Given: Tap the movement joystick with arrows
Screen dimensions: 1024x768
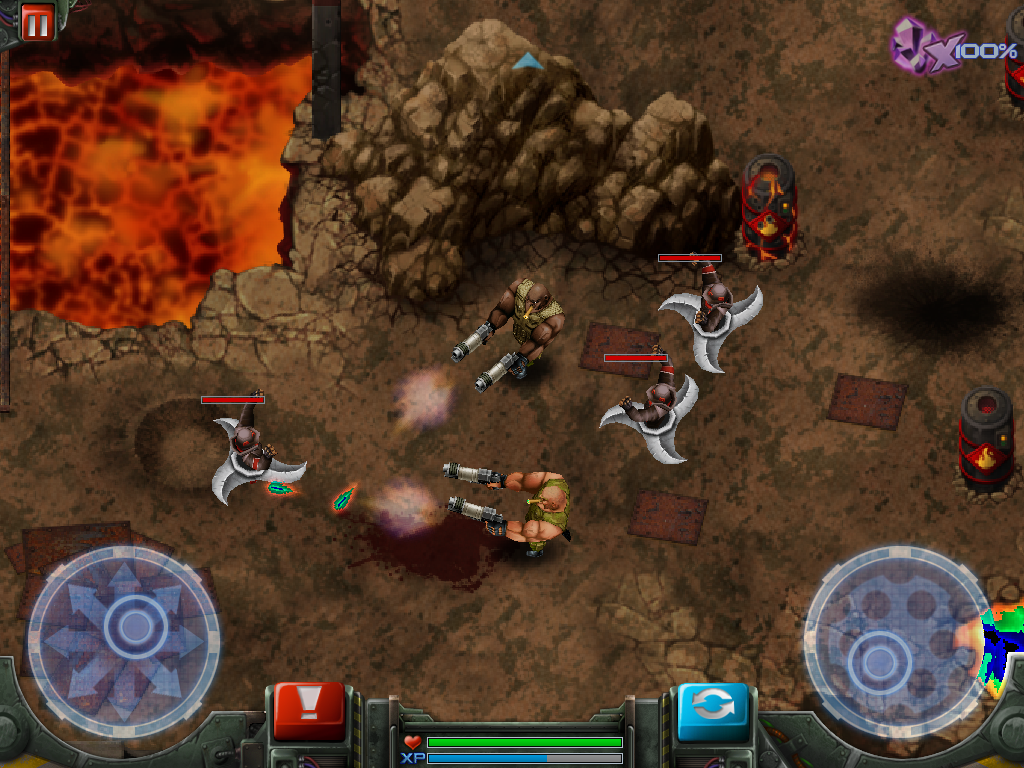Looking at the screenshot, I should [126, 631].
